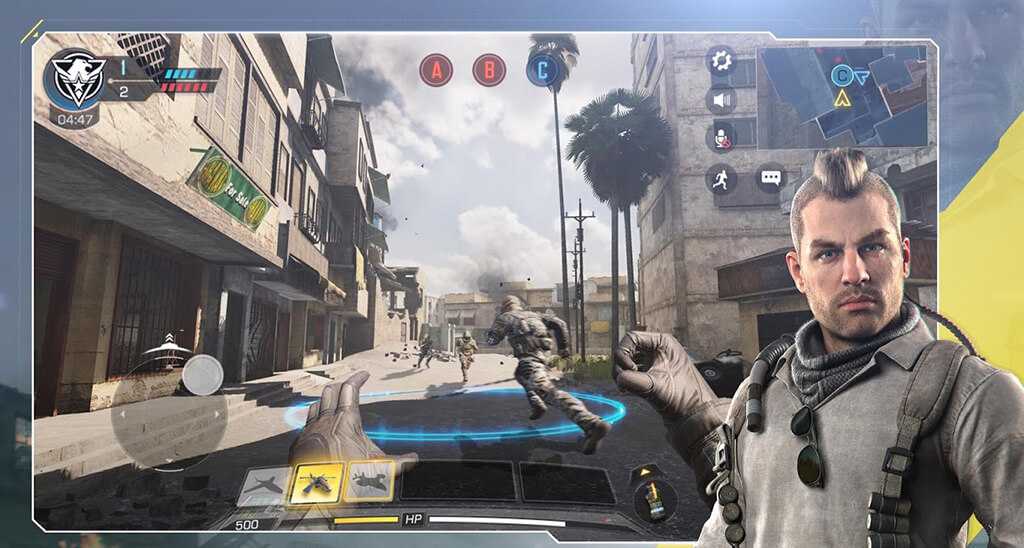Click the team emblem badge
Image resolution: width=1024 pixels, height=548 pixels.
[x=76, y=80]
